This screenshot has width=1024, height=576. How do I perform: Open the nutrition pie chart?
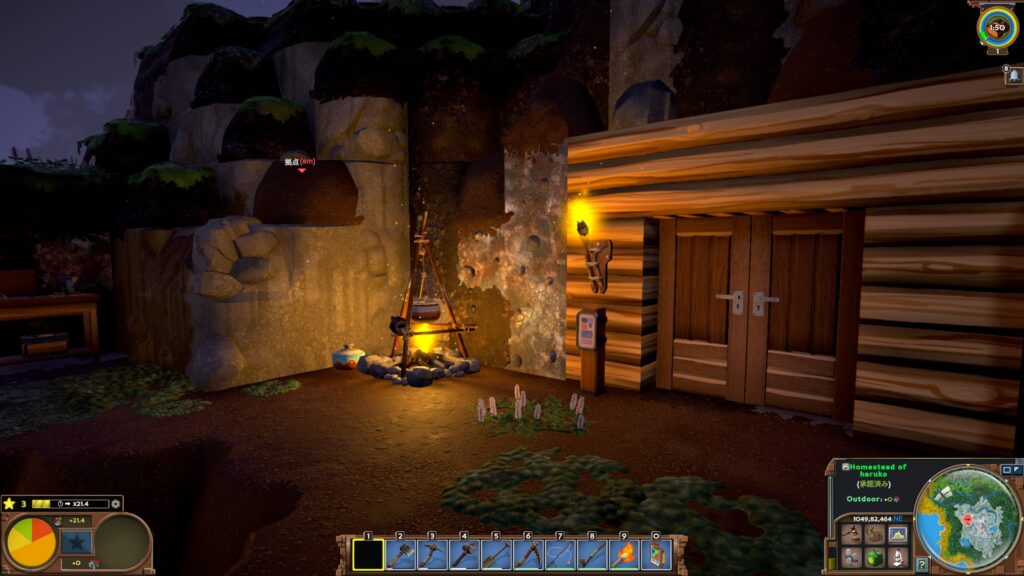31,542
